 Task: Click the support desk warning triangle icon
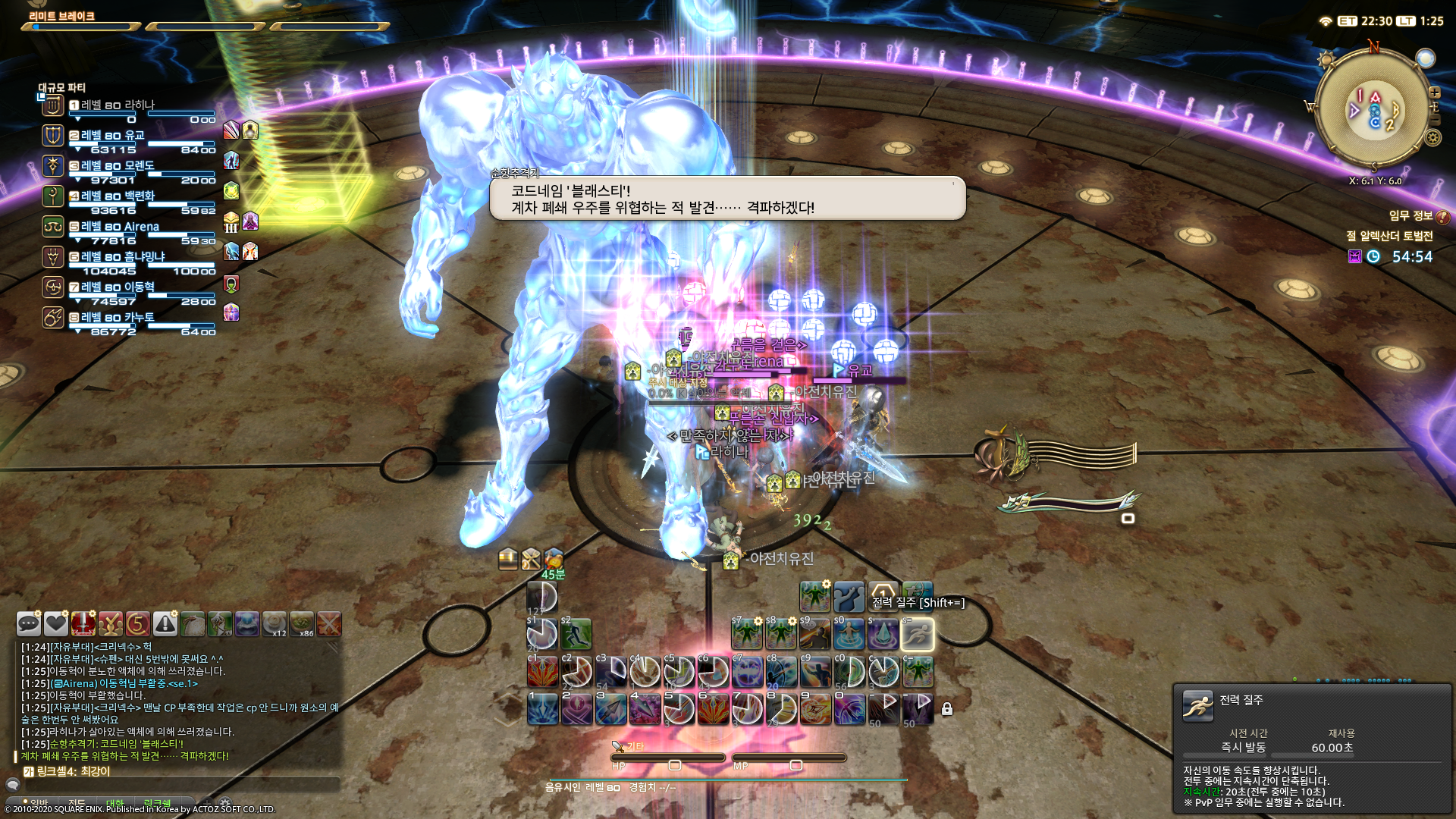tap(165, 623)
